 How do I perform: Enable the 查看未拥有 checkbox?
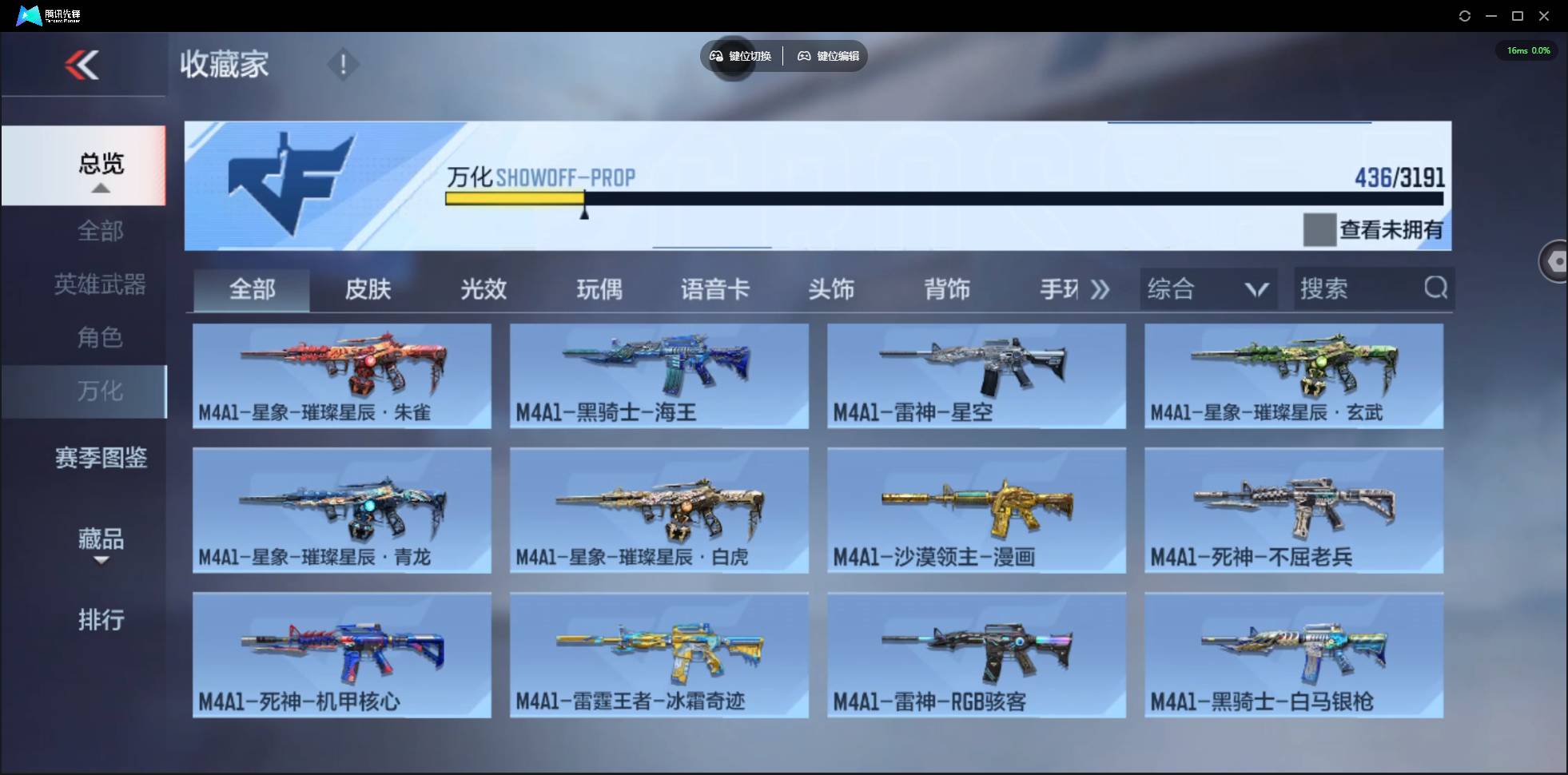click(x=1321, y=229)
